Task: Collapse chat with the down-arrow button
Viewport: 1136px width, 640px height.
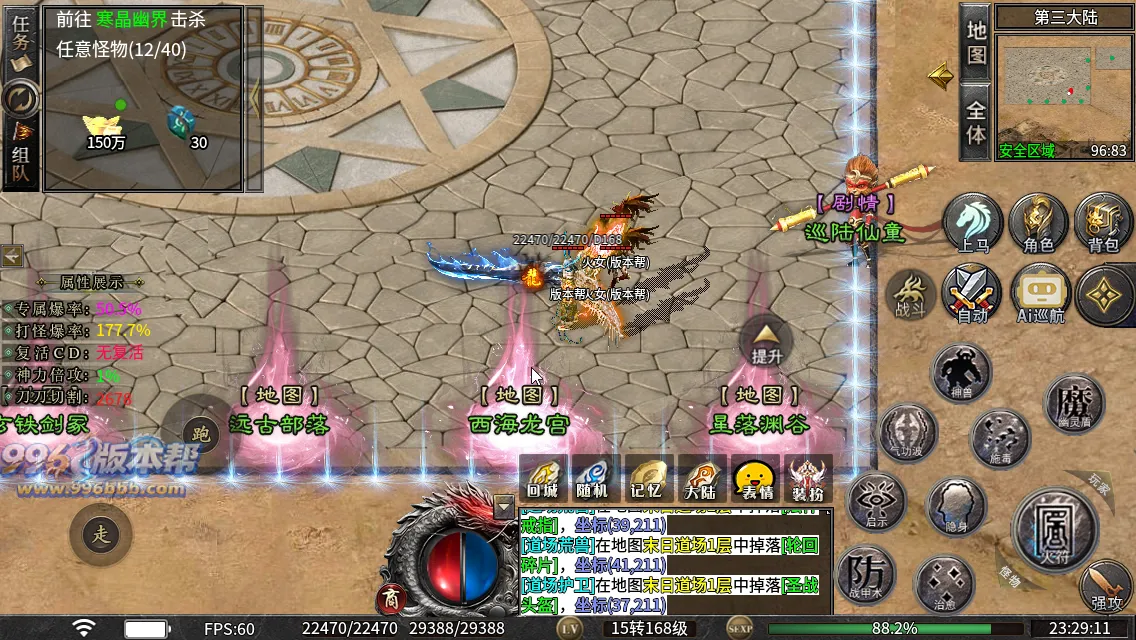Action: click(x=503, y=510)
